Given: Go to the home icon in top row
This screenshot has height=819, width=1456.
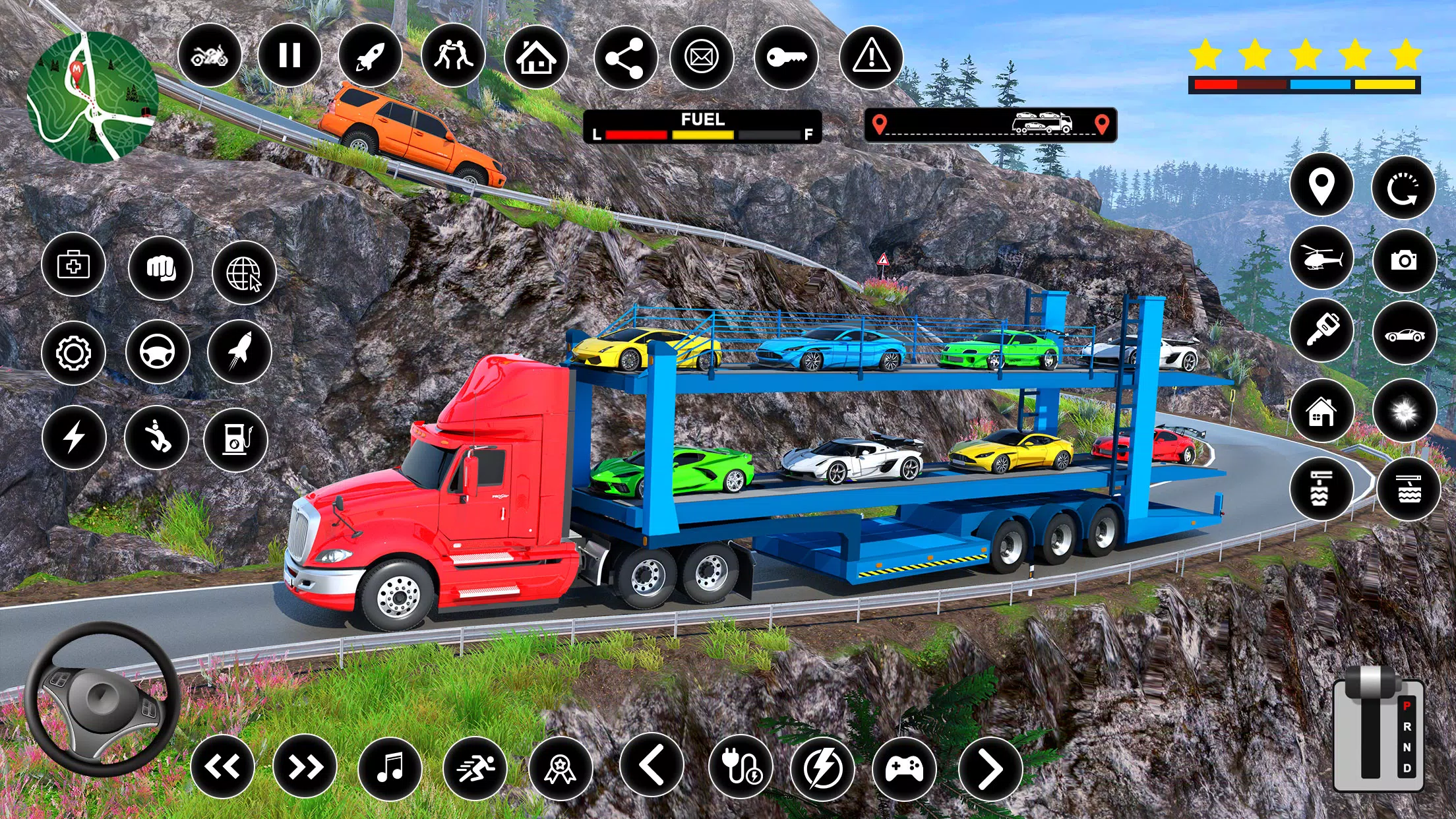Looking at the screenshot, I should (x=536, y=57).
